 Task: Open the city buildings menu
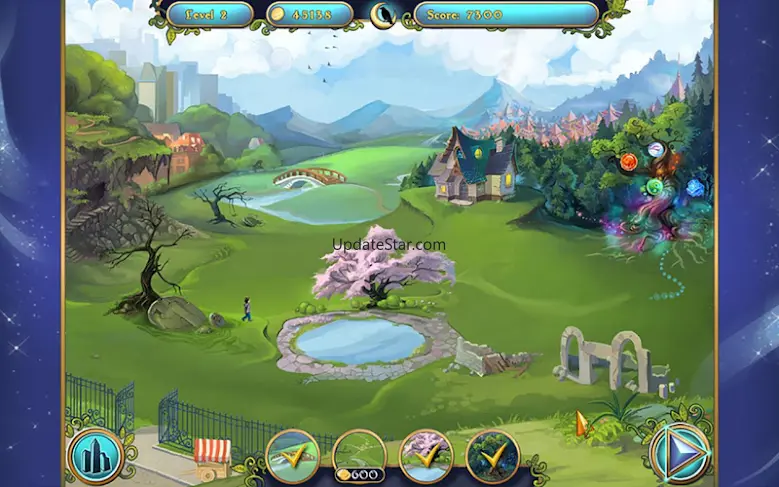click(x=95, y=455)
